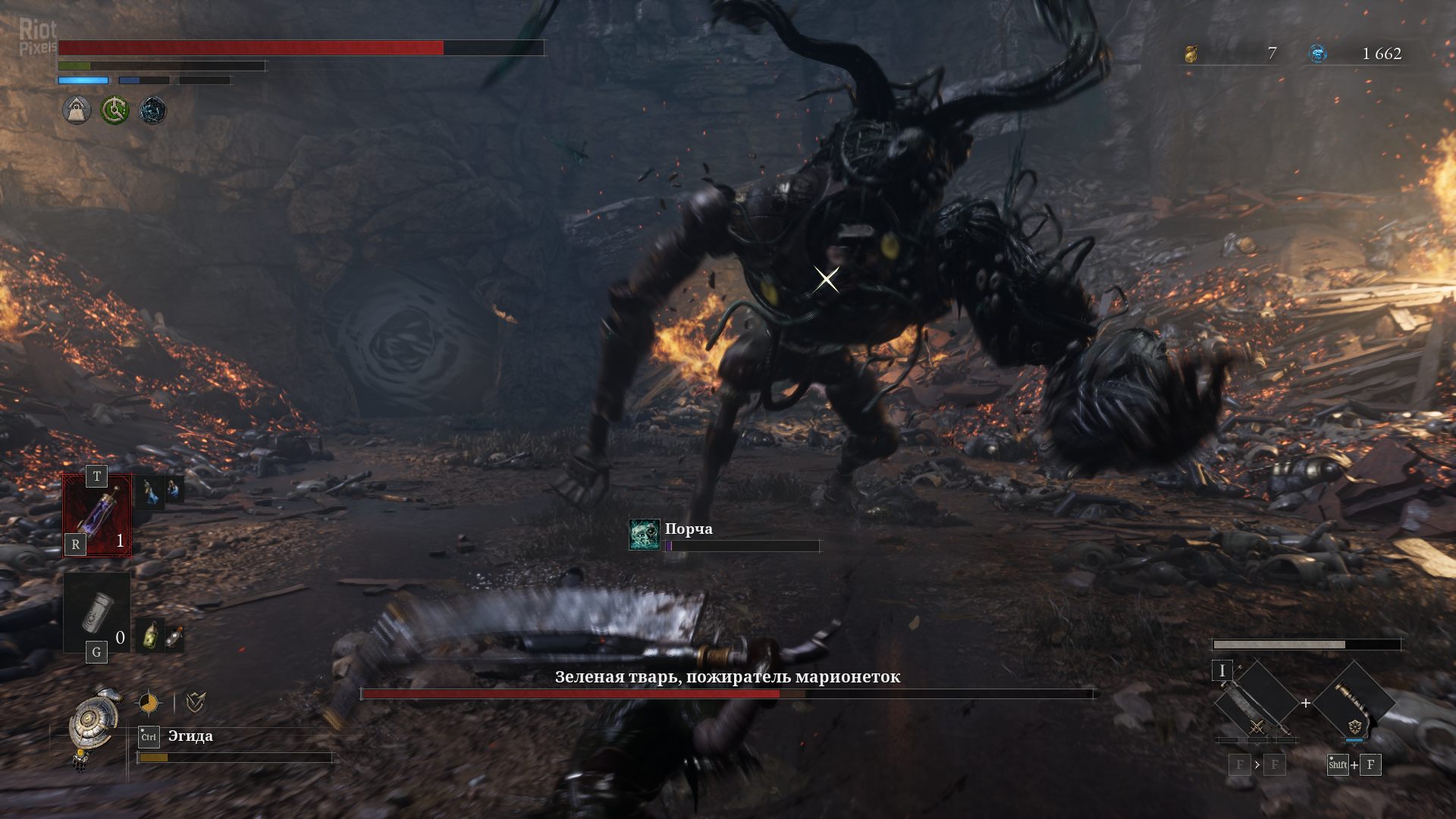The height and width of the screenshot is (819, 1456).
Task: Click the dark blue swirling orb status icon
Action: pos(152,111)
